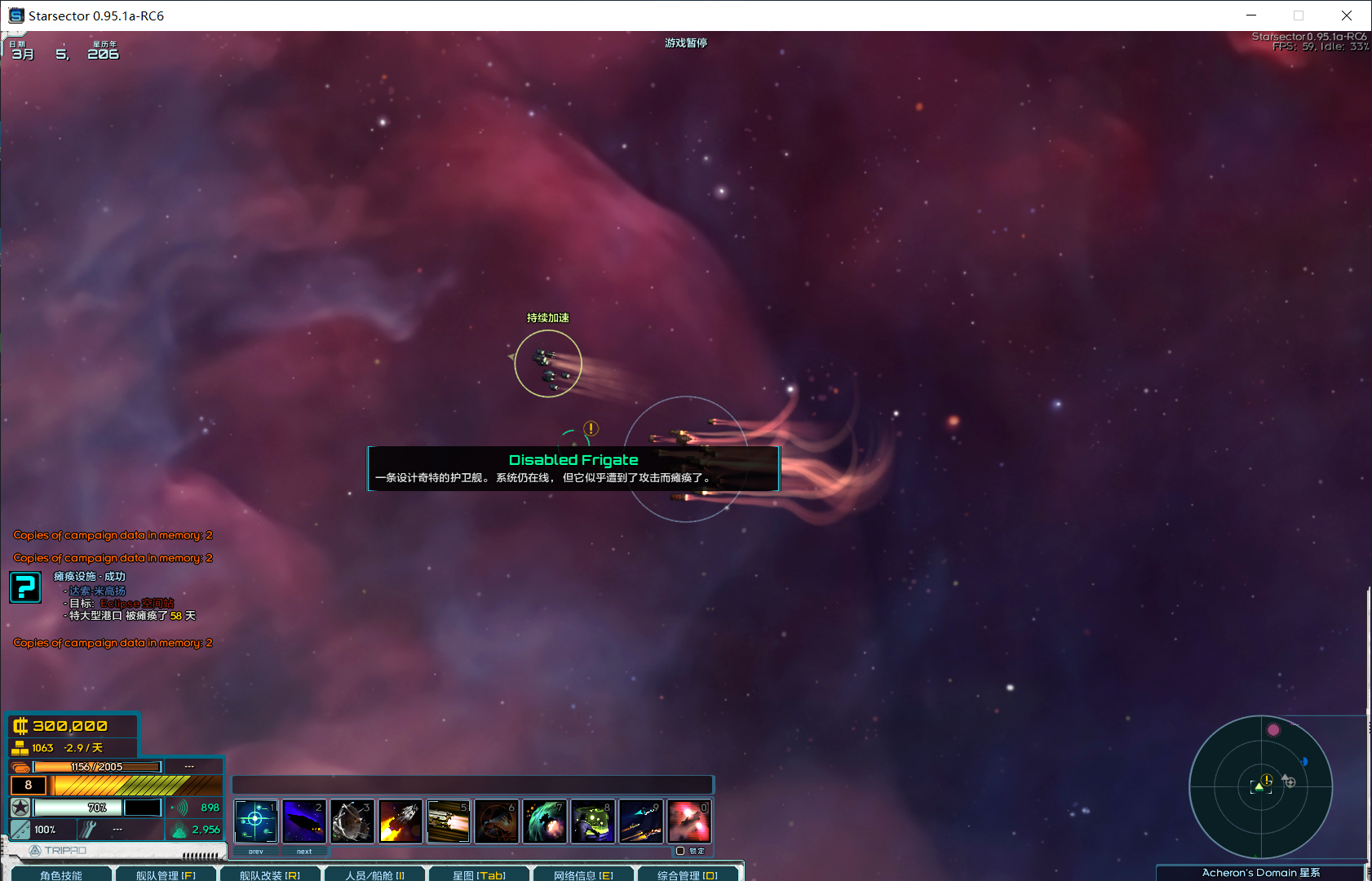Open 人员/船舱 cargo screen

point(374,874)
